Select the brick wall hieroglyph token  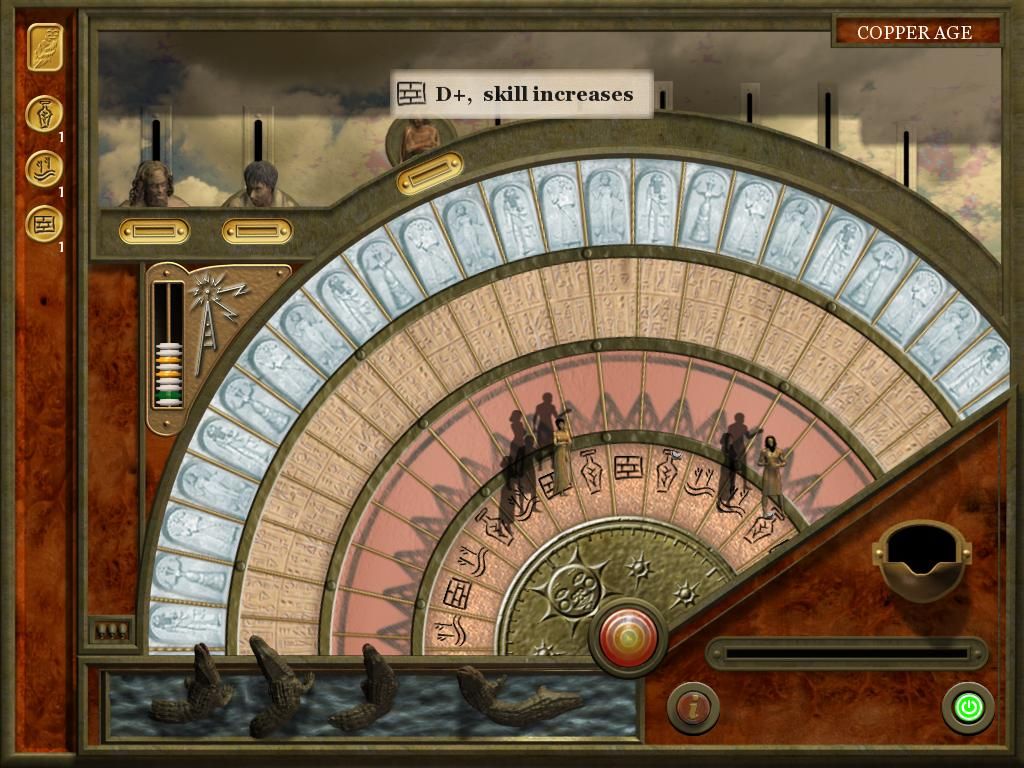click(x=44, y=223)
